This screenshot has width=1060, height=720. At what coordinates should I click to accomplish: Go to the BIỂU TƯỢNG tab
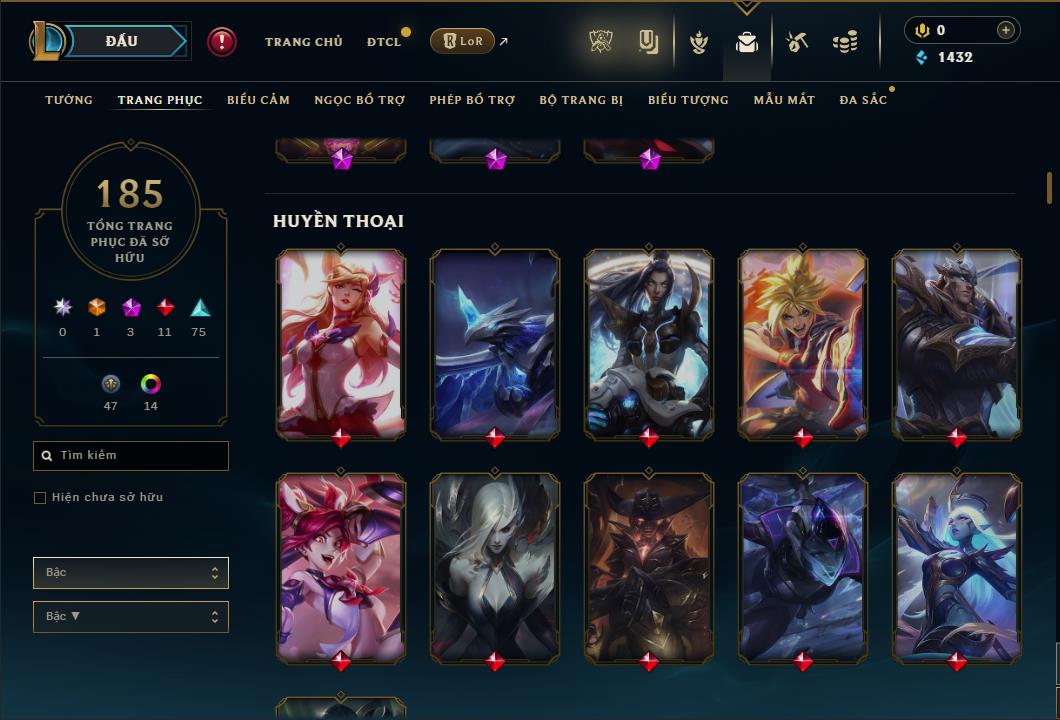688,100
